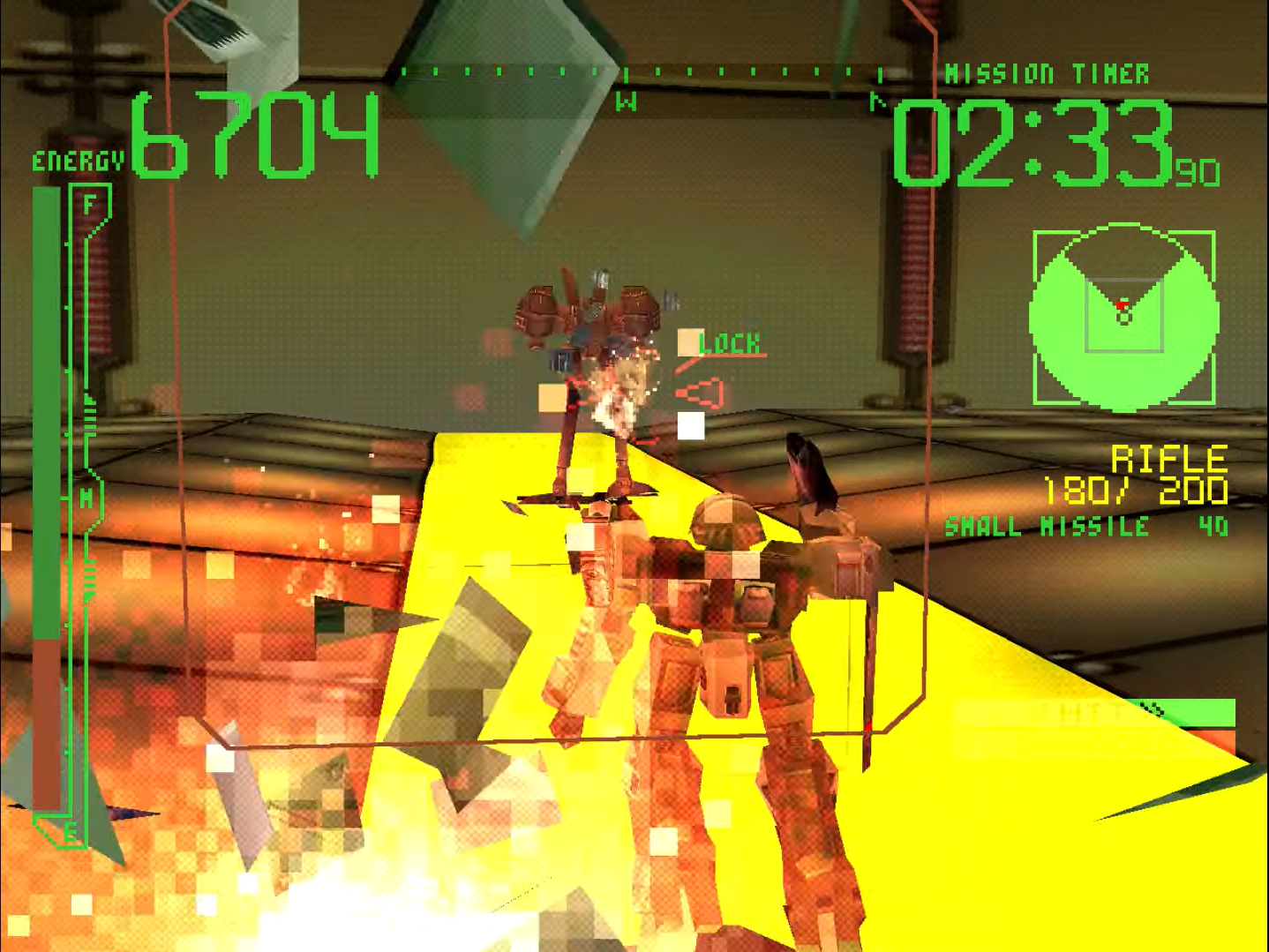Expand the radar frame corner bracket
Screen dimensions: 1269x952
pyautogui.click(x=1034, y=231)
